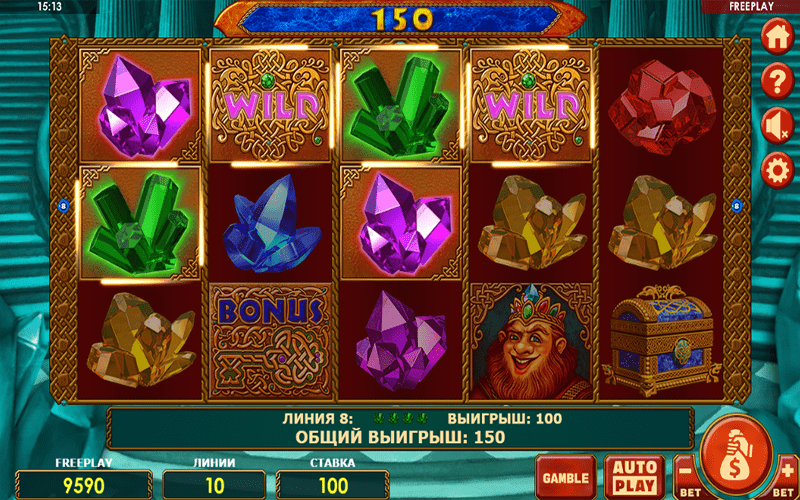Image resolution: width=800 pixels, height=500 pixels.
Task: Open the Gamble feature
Action: (564, 475)
